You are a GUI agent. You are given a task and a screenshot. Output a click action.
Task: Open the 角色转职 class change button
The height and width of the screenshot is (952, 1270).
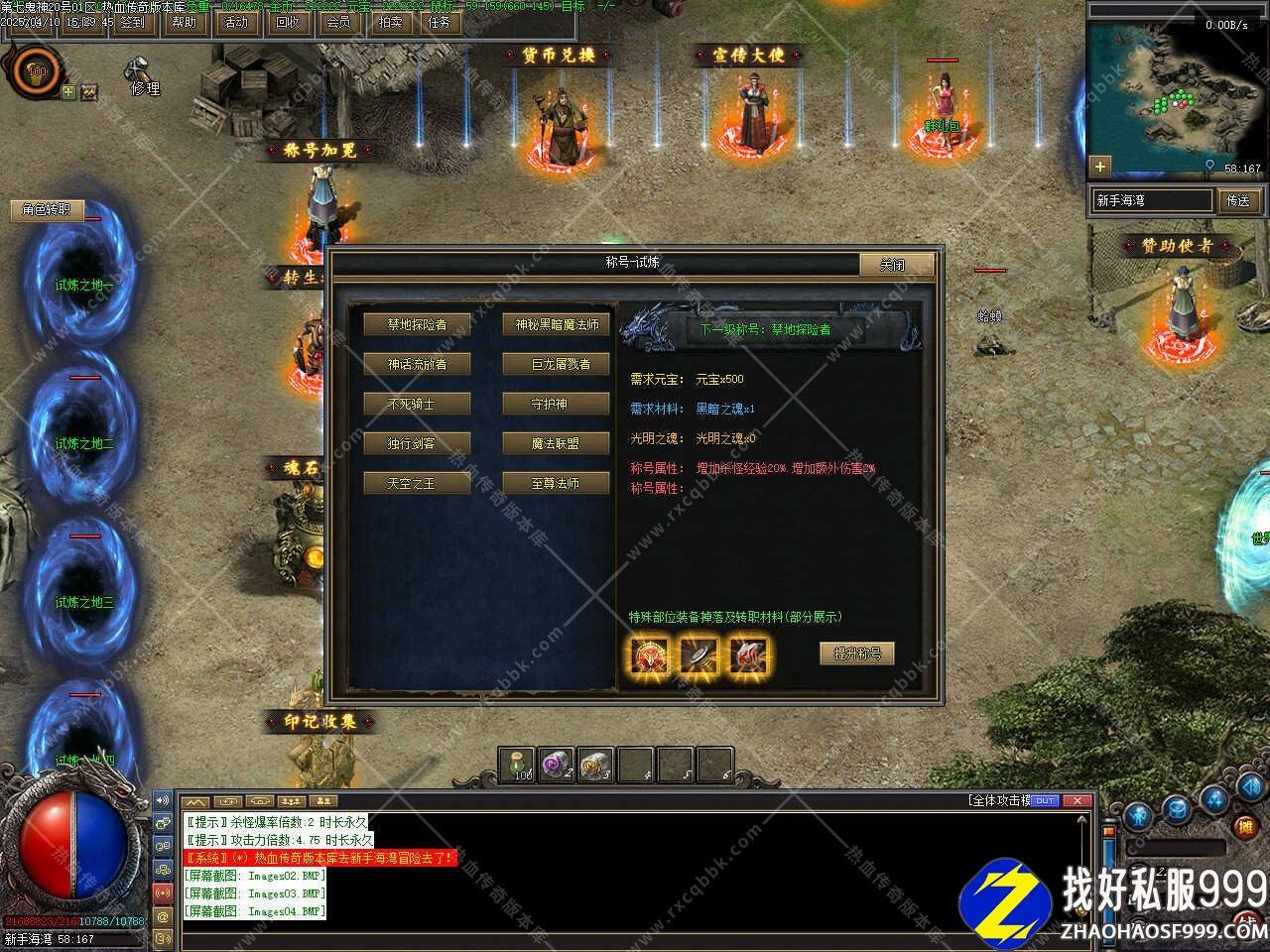[47, 210]
